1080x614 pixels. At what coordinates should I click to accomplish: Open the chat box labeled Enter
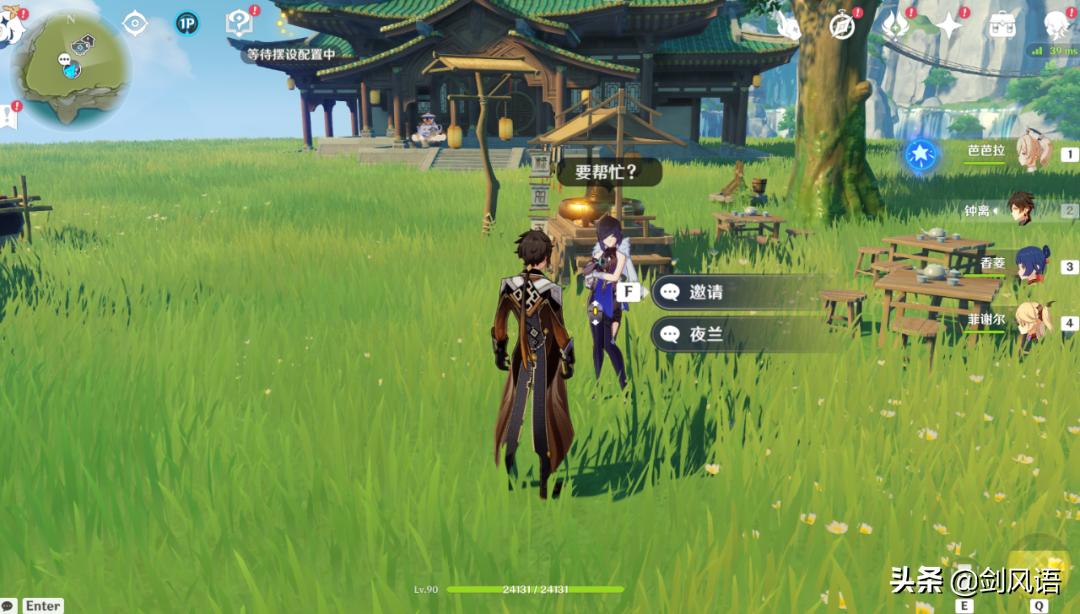coord(42,606)
